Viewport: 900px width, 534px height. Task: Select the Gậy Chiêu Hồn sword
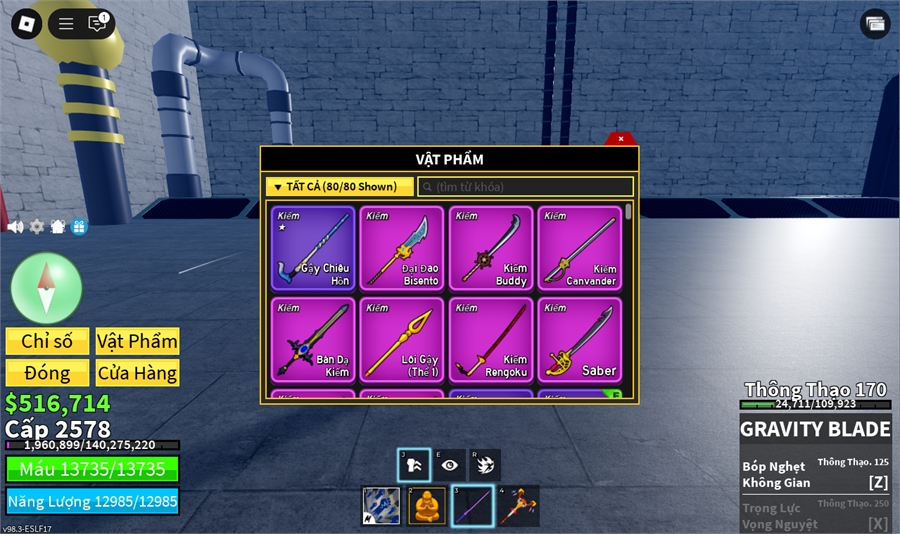point(313,248)
